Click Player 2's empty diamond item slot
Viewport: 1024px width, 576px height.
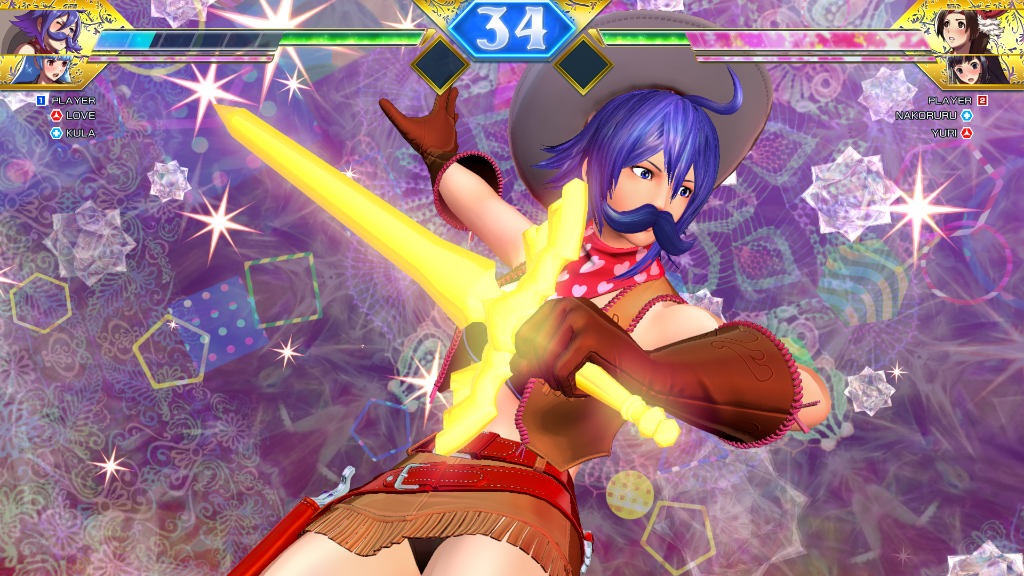click(583, 65)
